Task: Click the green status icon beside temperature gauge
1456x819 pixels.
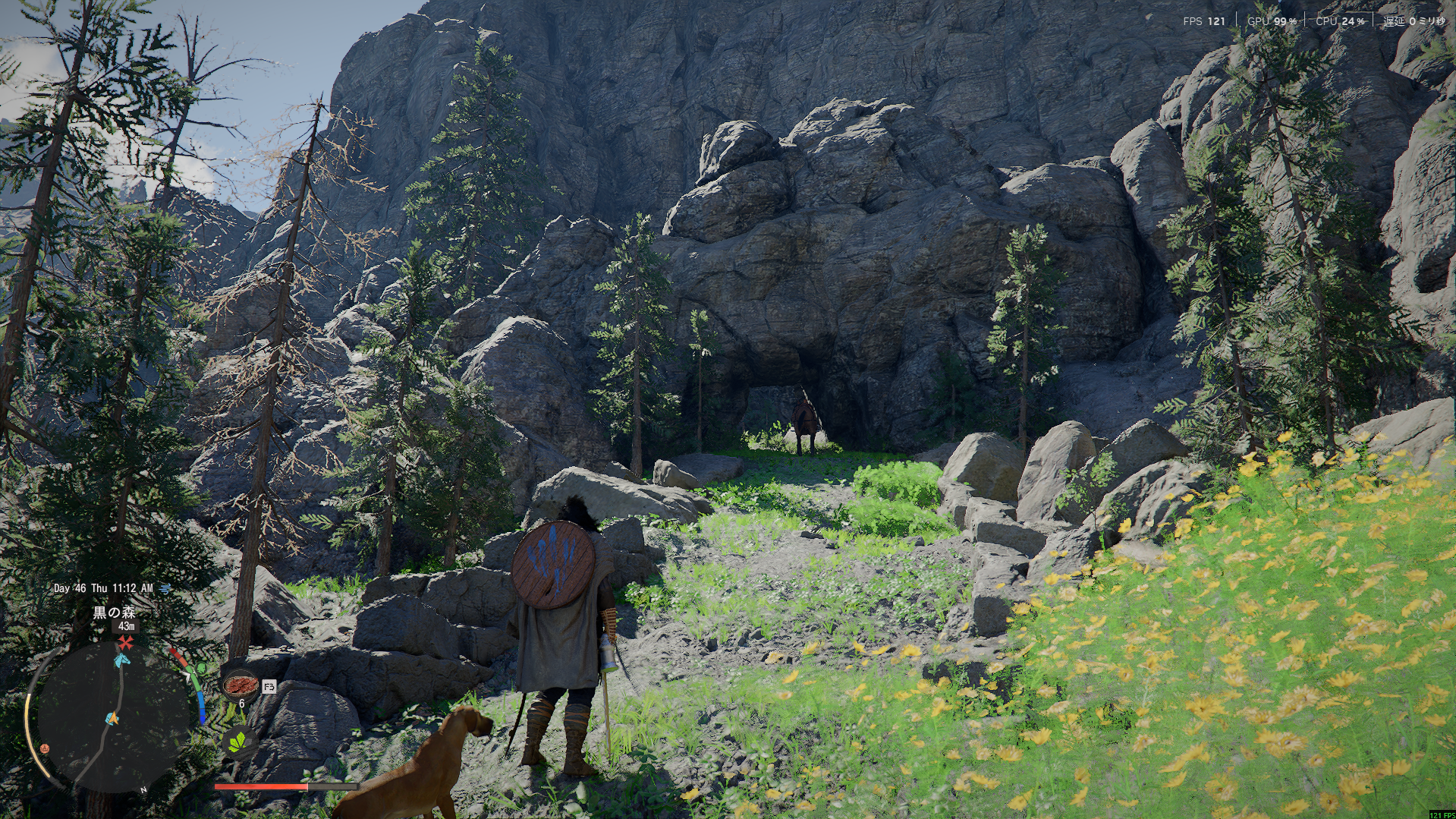Action: pos(201,669)
